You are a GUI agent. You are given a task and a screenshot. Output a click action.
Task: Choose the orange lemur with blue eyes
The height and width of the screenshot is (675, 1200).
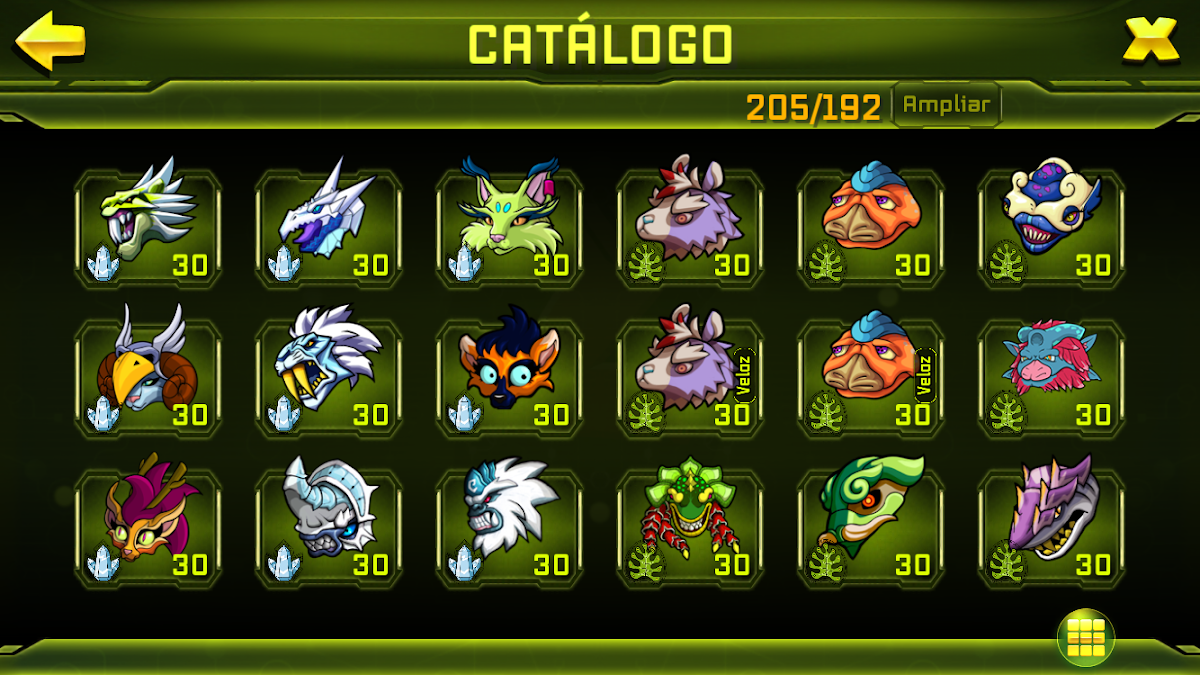(x=510, y=377)
